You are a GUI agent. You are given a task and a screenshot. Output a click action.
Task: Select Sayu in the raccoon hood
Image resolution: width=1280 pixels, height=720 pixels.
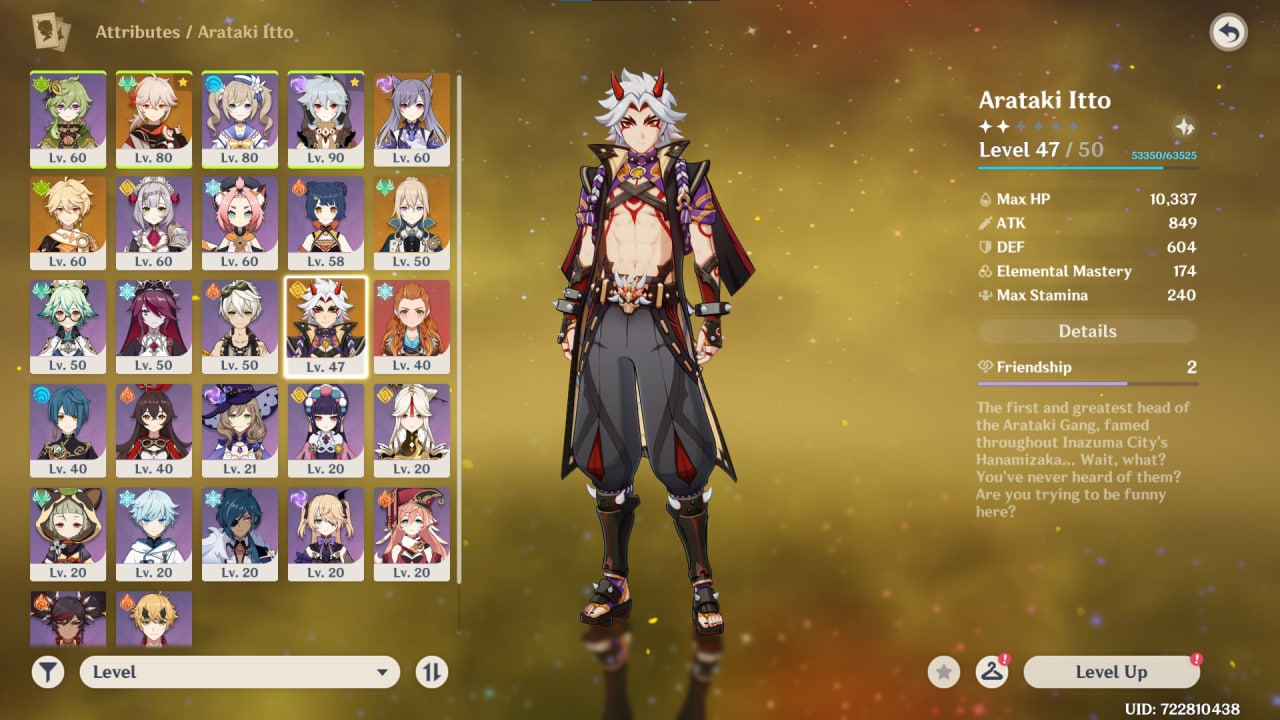pos(68,534)
